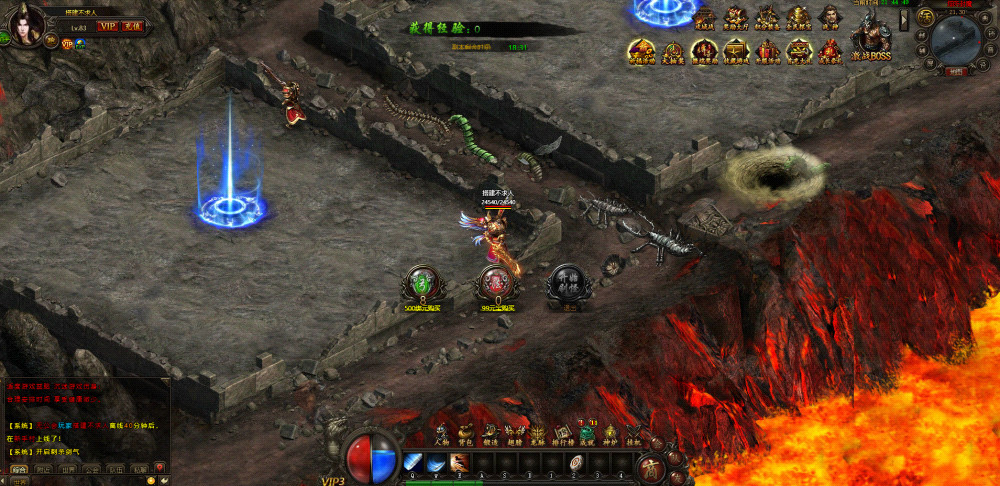The image size is (1000, 486).
Task: Activate the sword slash skill on hotkey E
Action: 459,462
